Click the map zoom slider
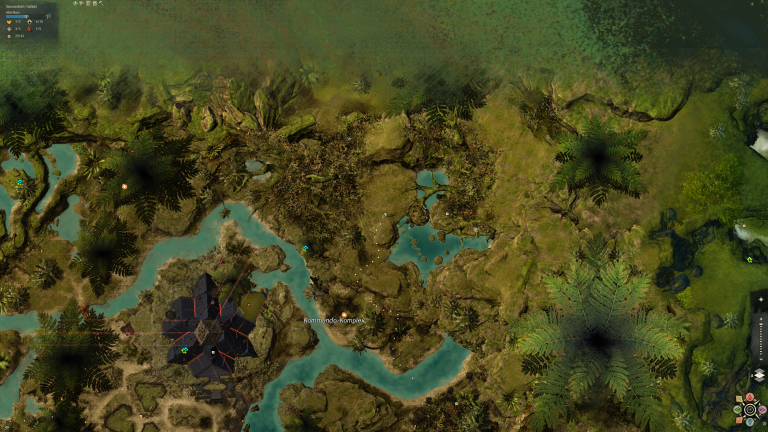This screenshot has height=432, width=768. (x=759, y=341)
